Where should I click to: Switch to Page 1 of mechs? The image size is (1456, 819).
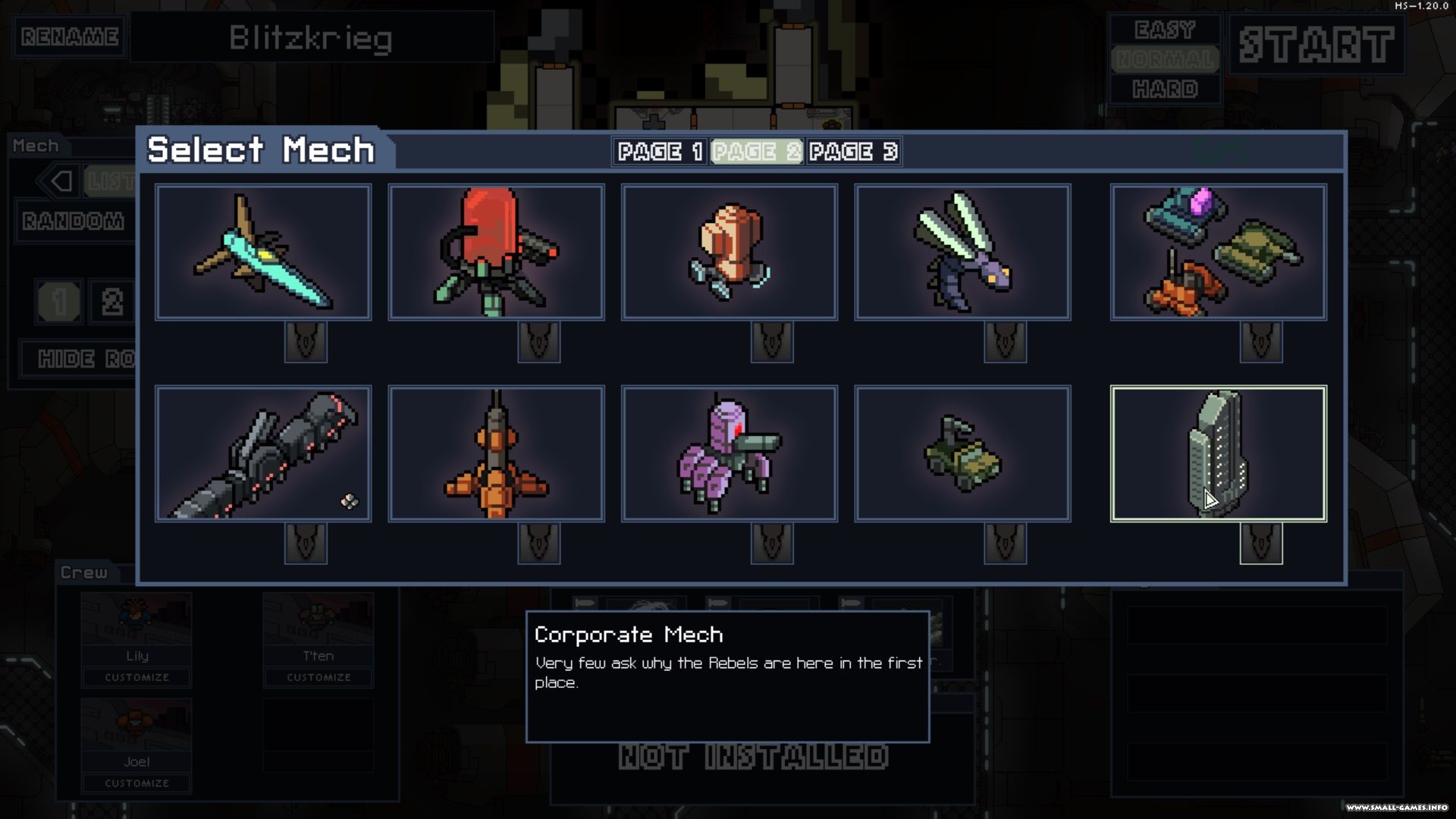(x=661, y=152)
